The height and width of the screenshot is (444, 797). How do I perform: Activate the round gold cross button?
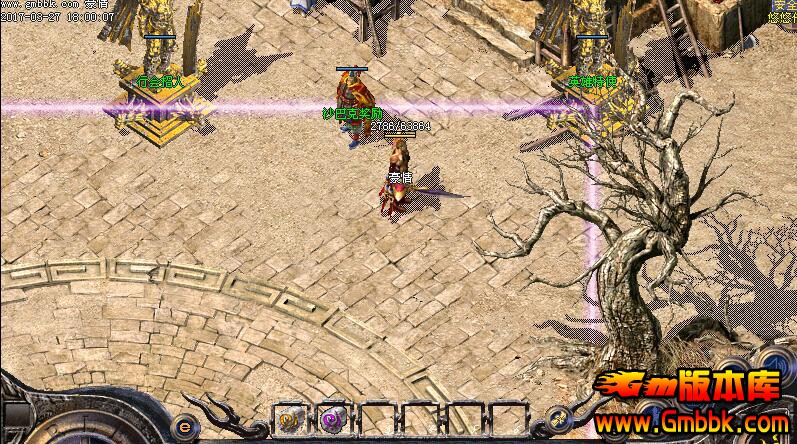point(560,418)
